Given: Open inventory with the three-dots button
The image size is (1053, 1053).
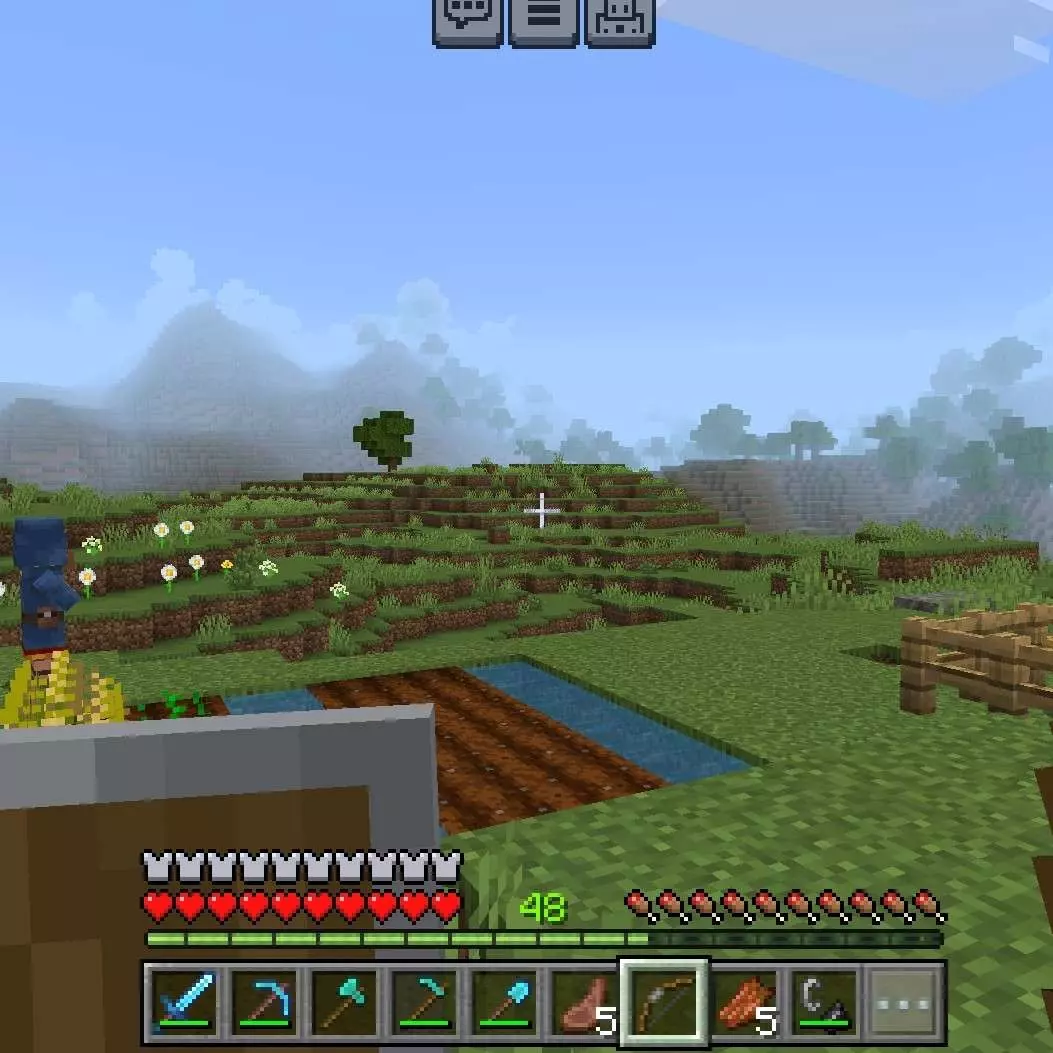Looking at the screenshot, I should click(x=905, y=1002).
